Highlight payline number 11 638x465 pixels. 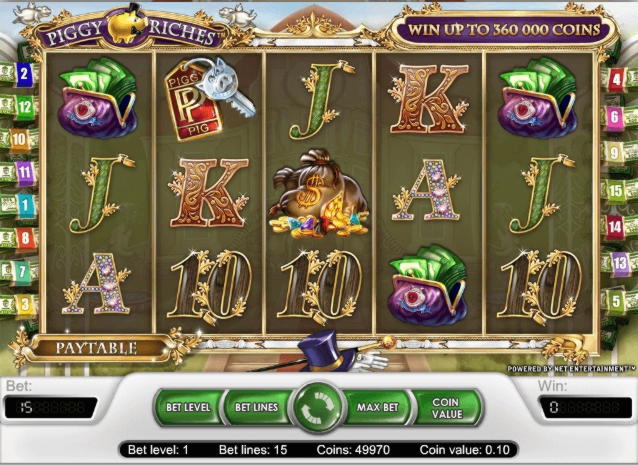[25, 172]
